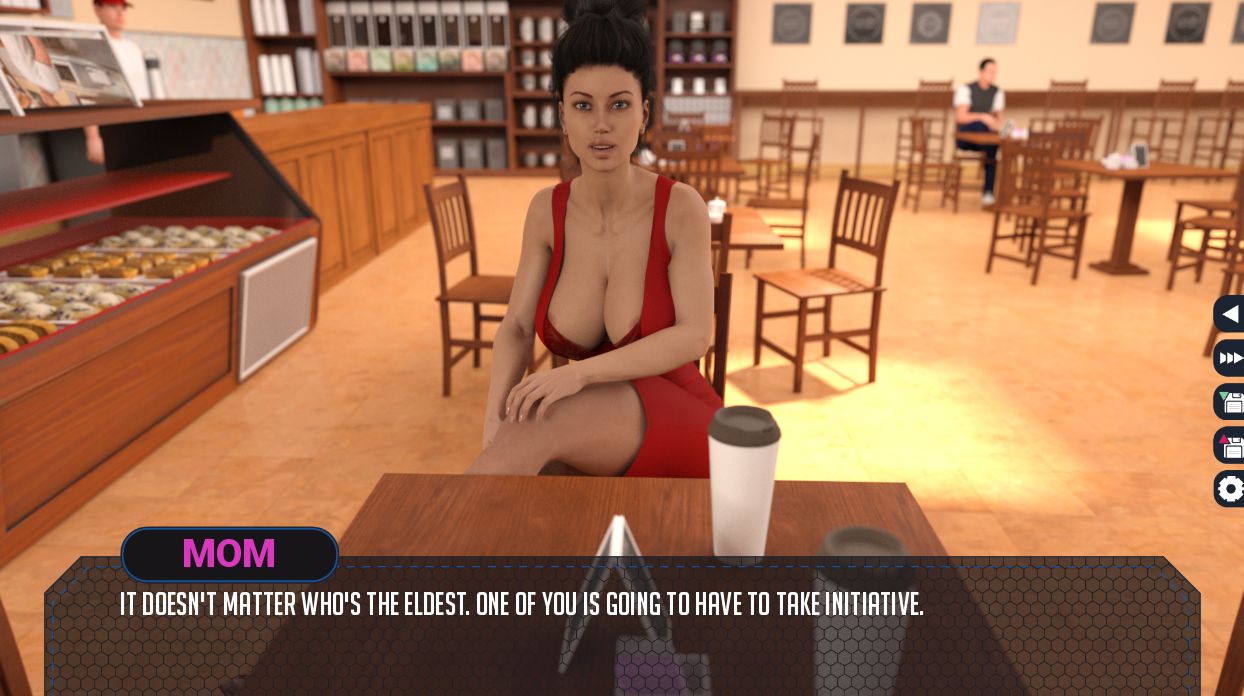Open settings via the gear icon
This screenshot has width=1244, height=696.
click(x=1230, y=489)
